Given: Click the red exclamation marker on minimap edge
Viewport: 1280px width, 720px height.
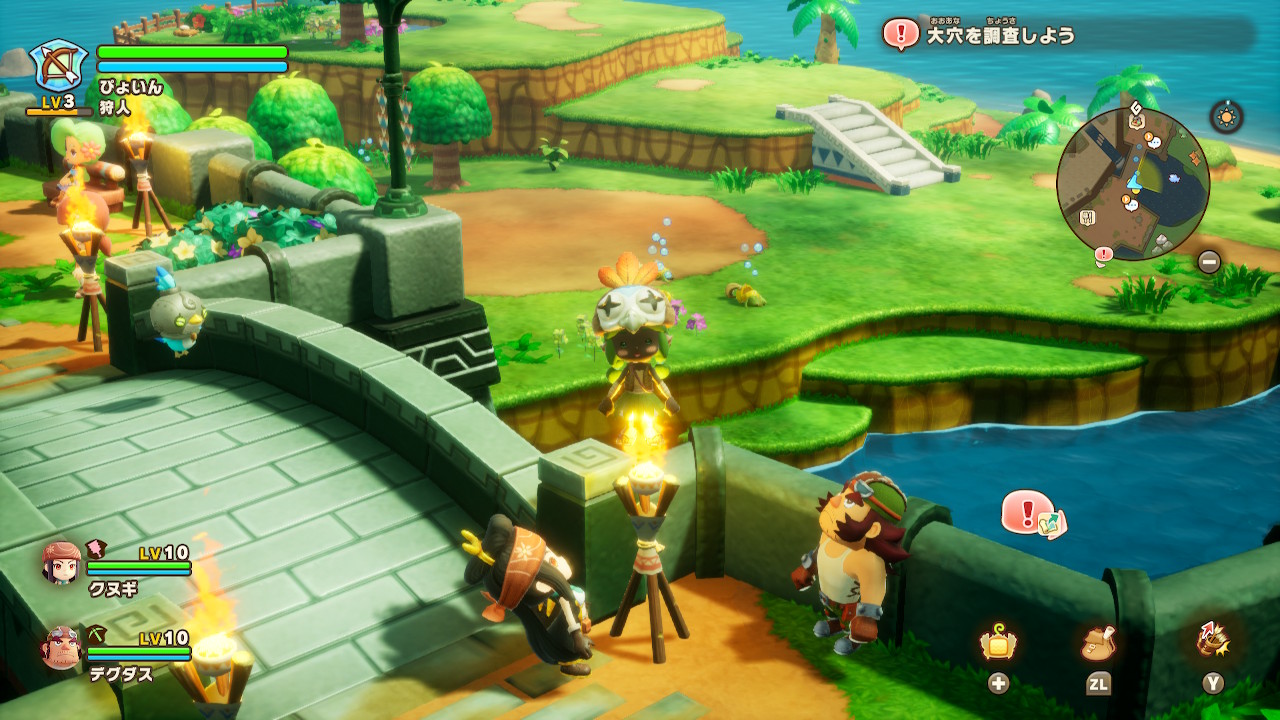Looking at the screenshot, I should pos(1104,255).
